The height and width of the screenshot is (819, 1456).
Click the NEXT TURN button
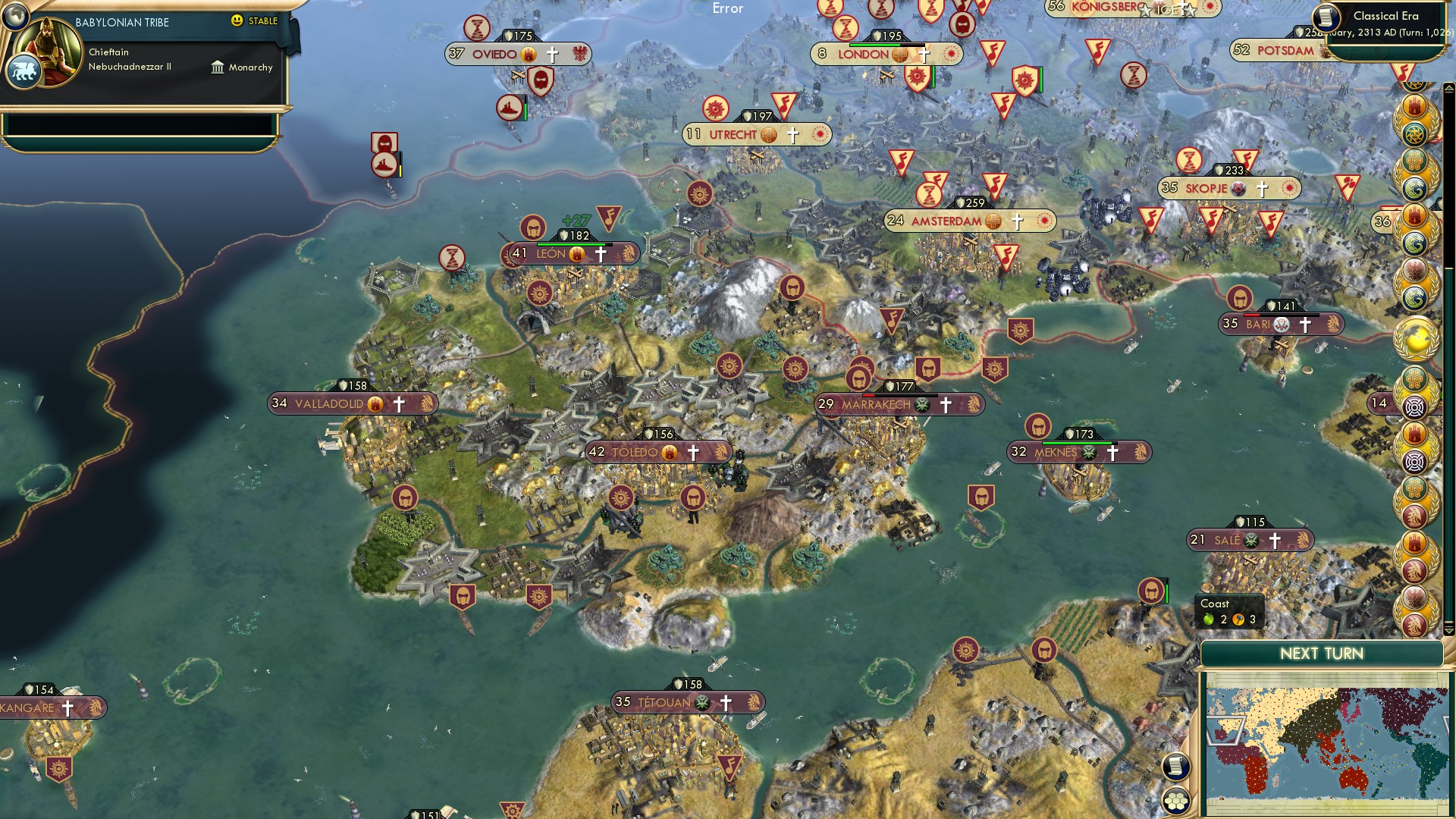tap(1321, 653)
